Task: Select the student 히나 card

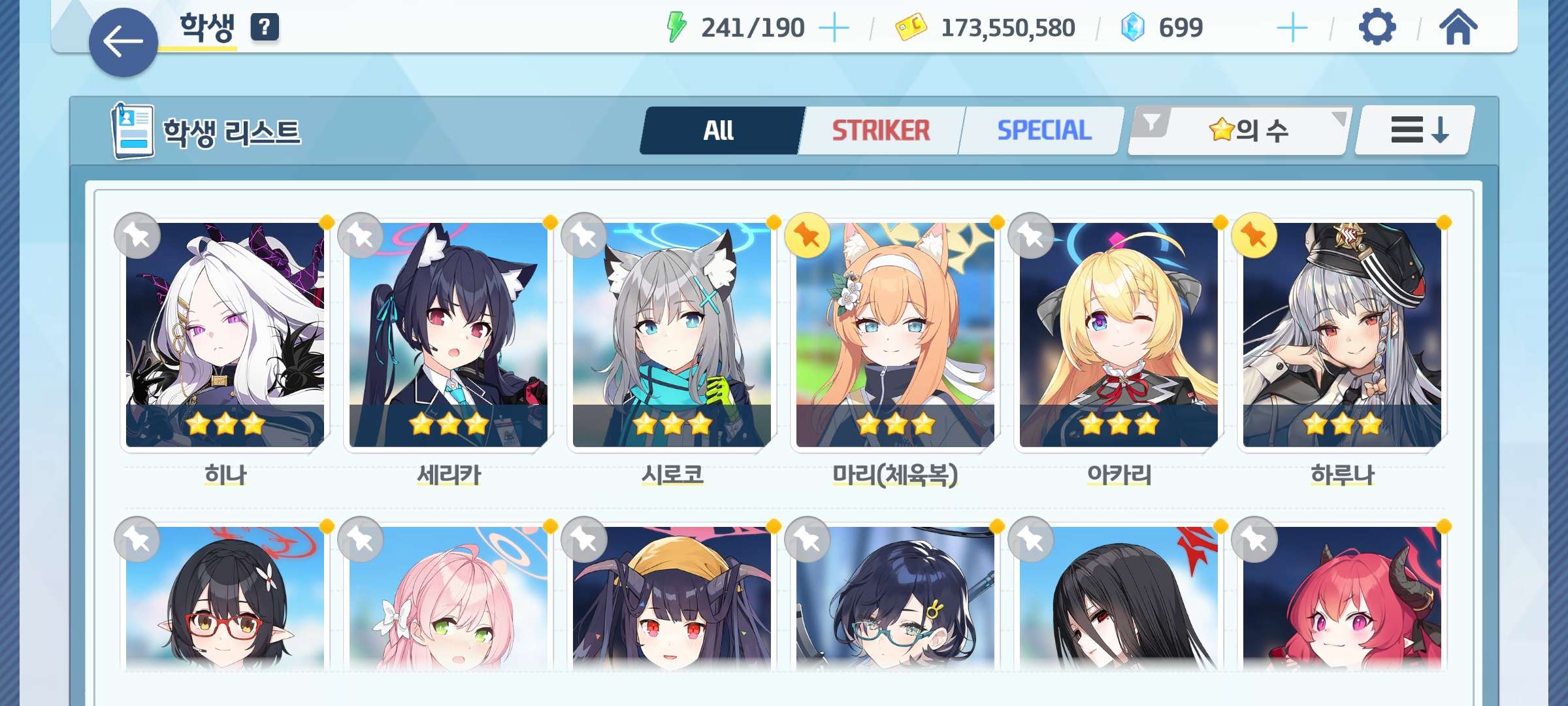Action: [225, 335]
